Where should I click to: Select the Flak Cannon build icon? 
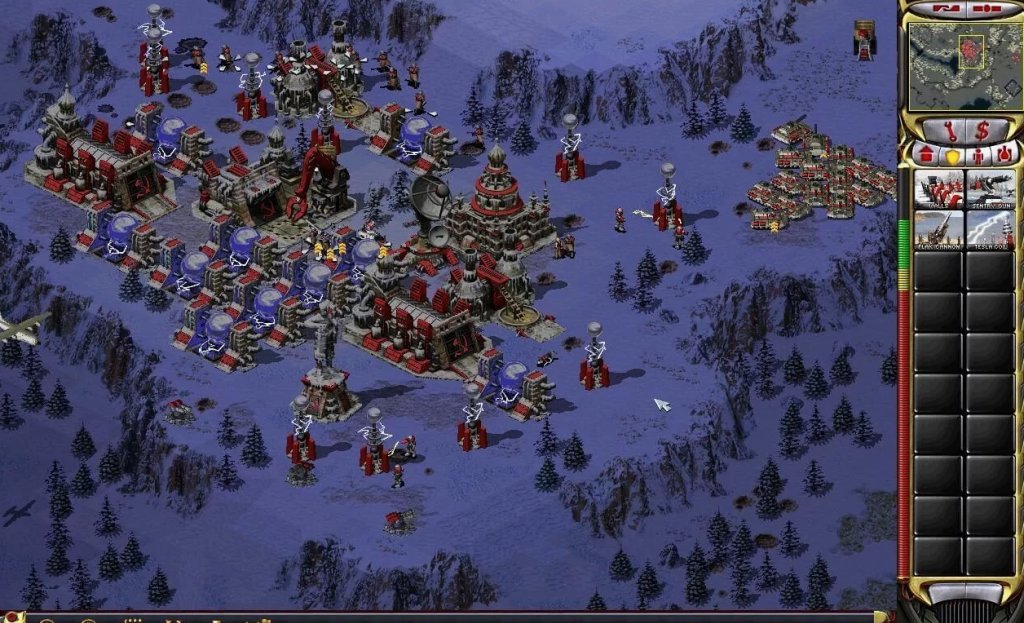pyautogui.click(x=938, y=229)
